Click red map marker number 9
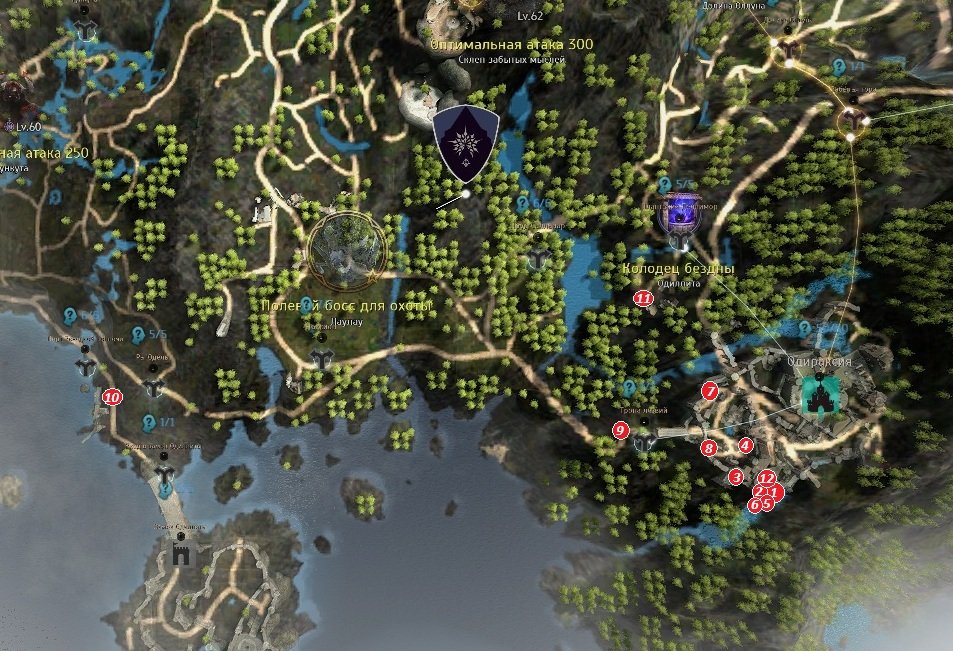 coord(620,430)
